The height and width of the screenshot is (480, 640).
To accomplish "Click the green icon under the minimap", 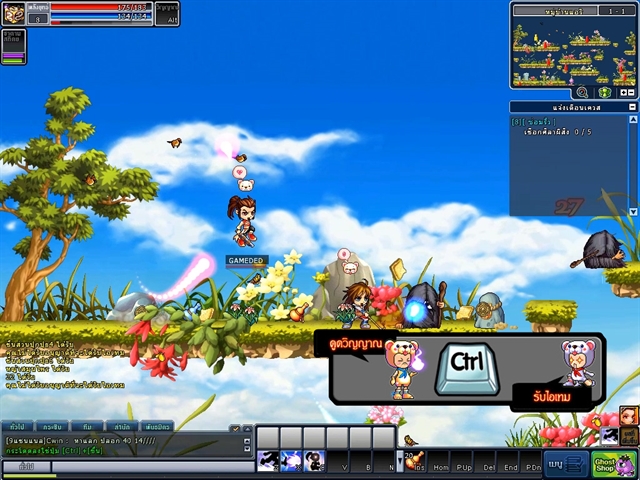I will (605, 92).
